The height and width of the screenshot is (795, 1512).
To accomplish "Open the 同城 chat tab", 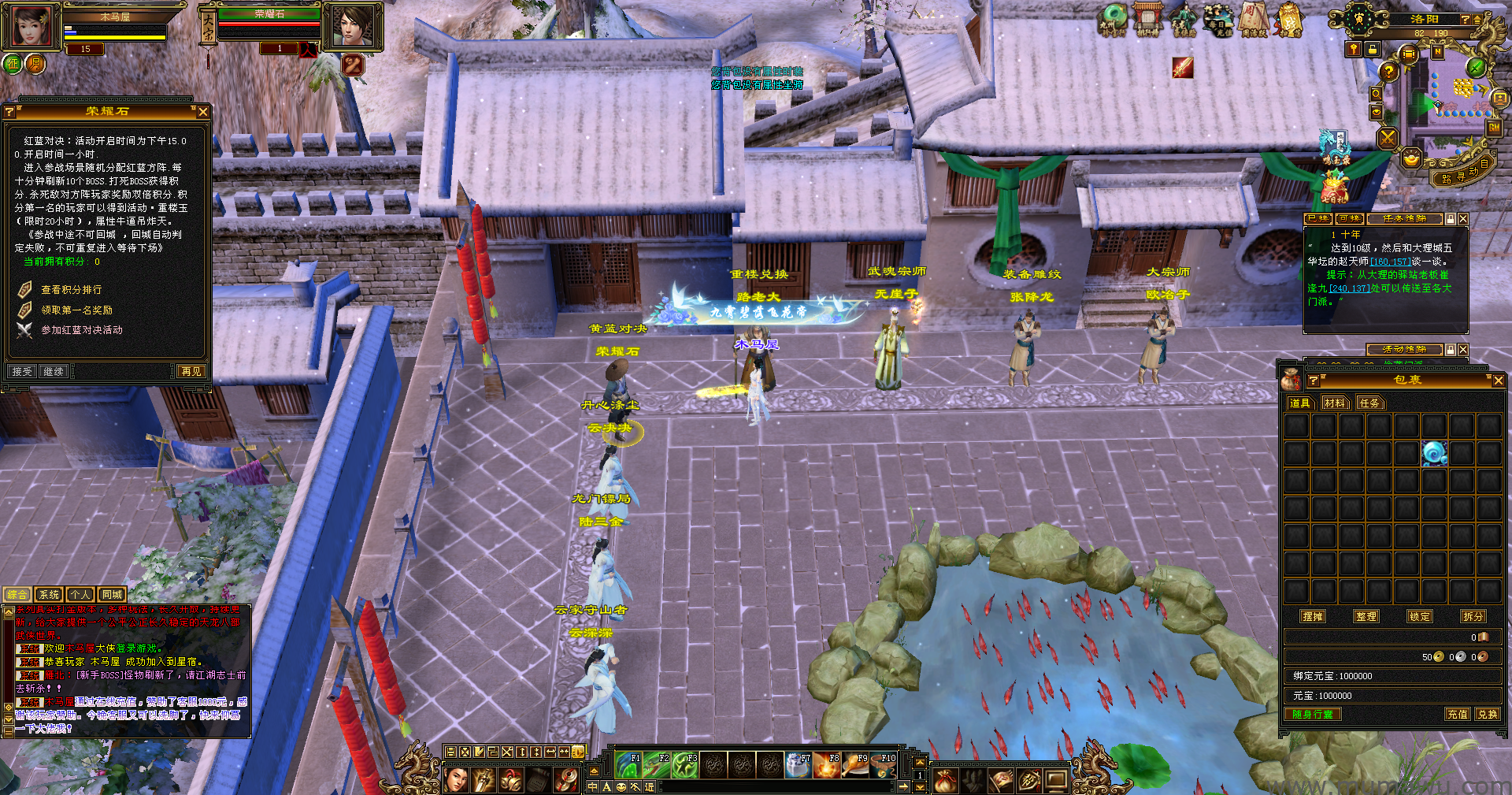I will coord(112,595).
